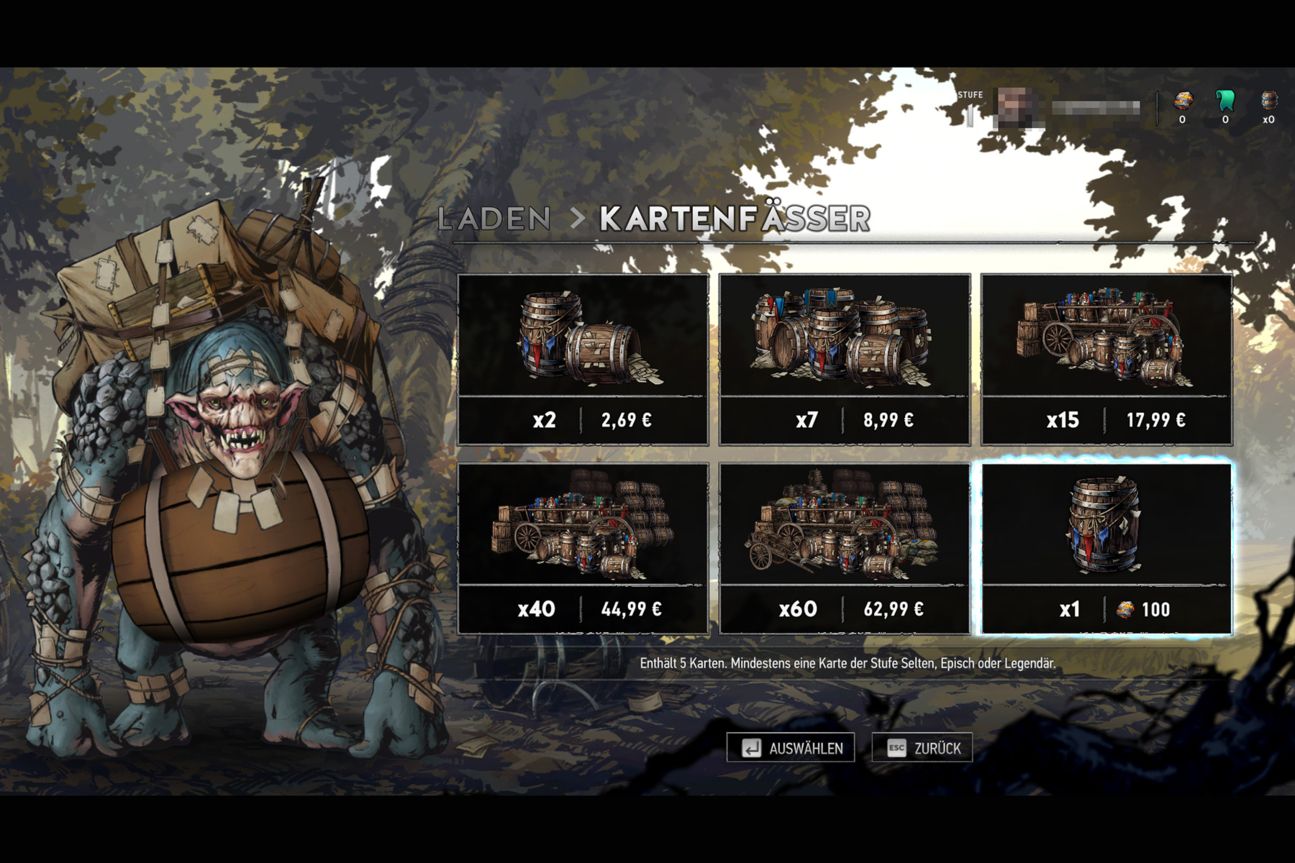Click the Auswählen button
Image resolution: width=1295 pixels, height=863 pixels.
pos(791,748)
